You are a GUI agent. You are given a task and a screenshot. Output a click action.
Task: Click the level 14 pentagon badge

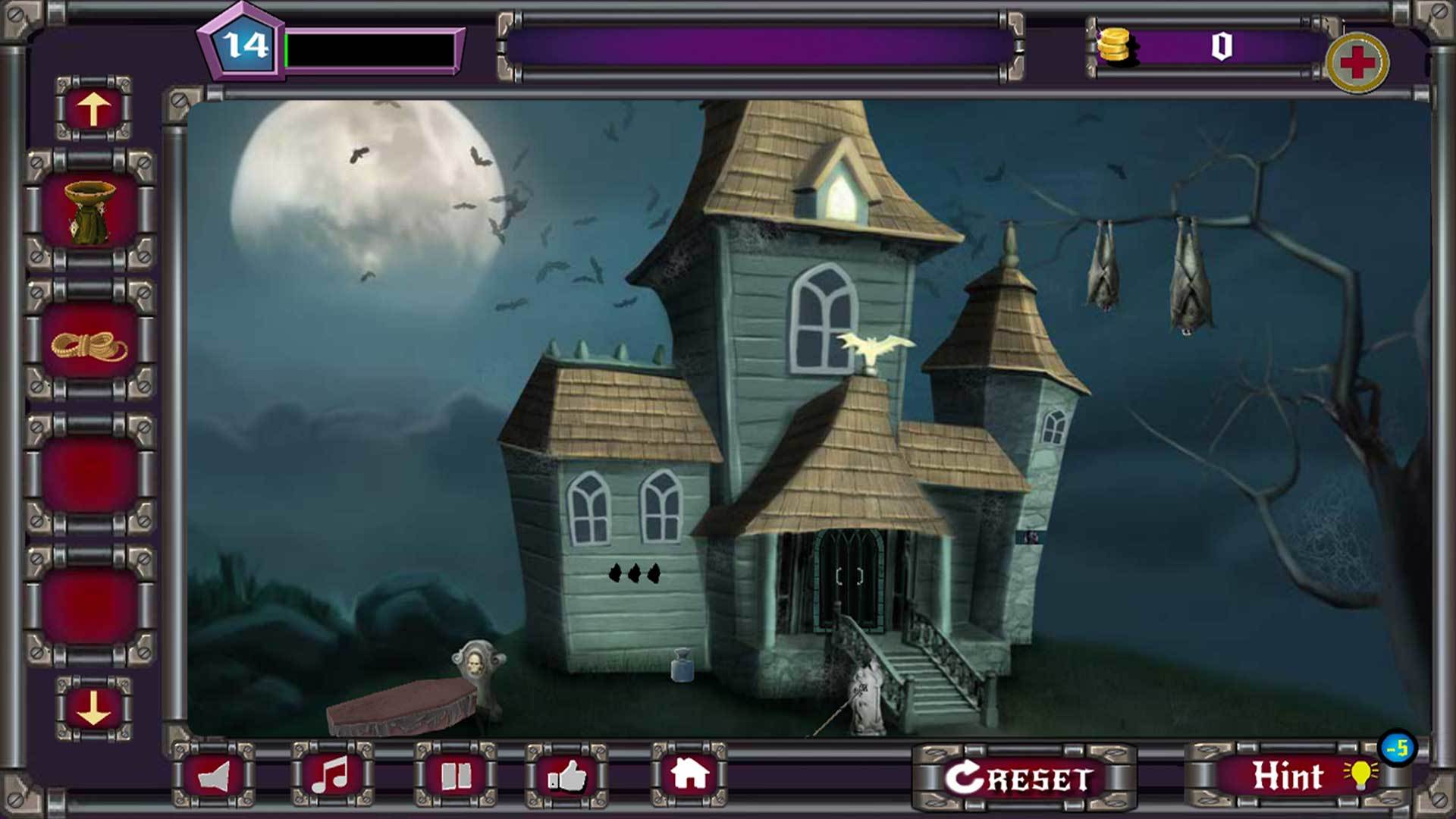tap(244, 45)
